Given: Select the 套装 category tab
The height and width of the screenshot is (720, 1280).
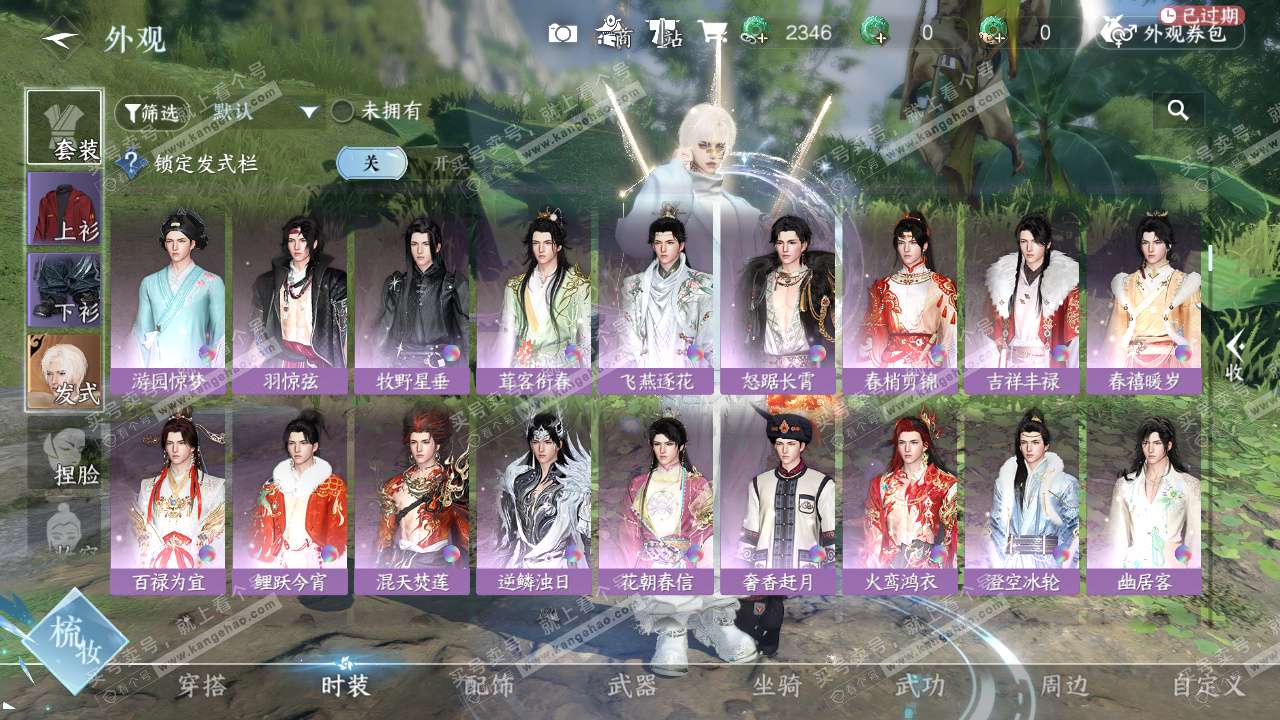Looking at the screenshot, I should (x=65, y=128).
